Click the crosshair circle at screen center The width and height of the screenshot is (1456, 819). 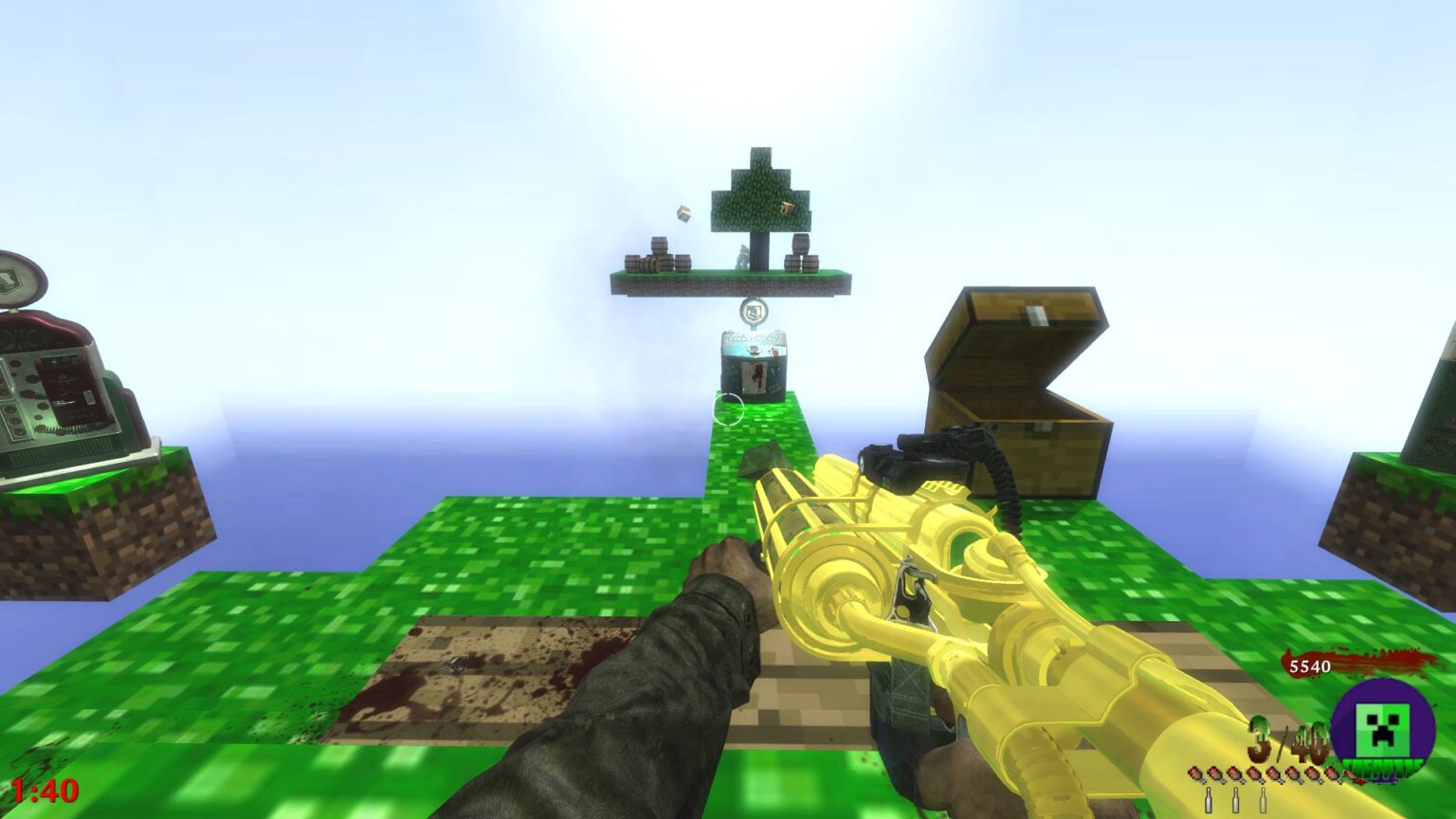pyautogui.click(x=726, y=409)
